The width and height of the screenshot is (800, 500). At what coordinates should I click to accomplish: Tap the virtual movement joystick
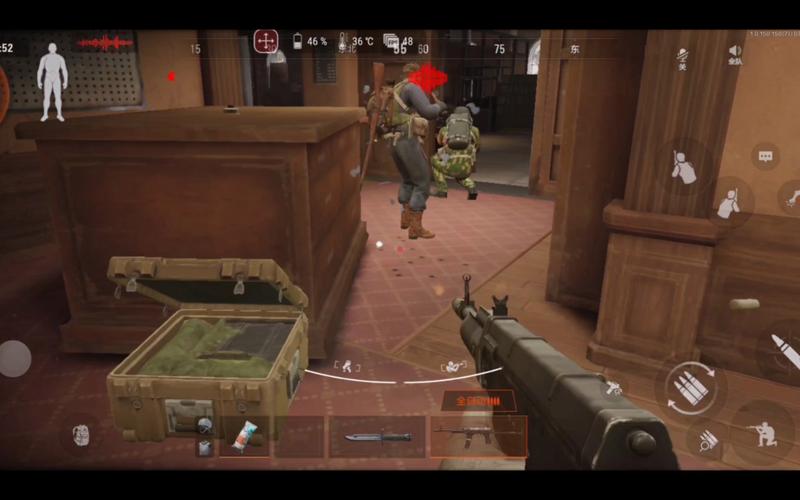(14, 358)
